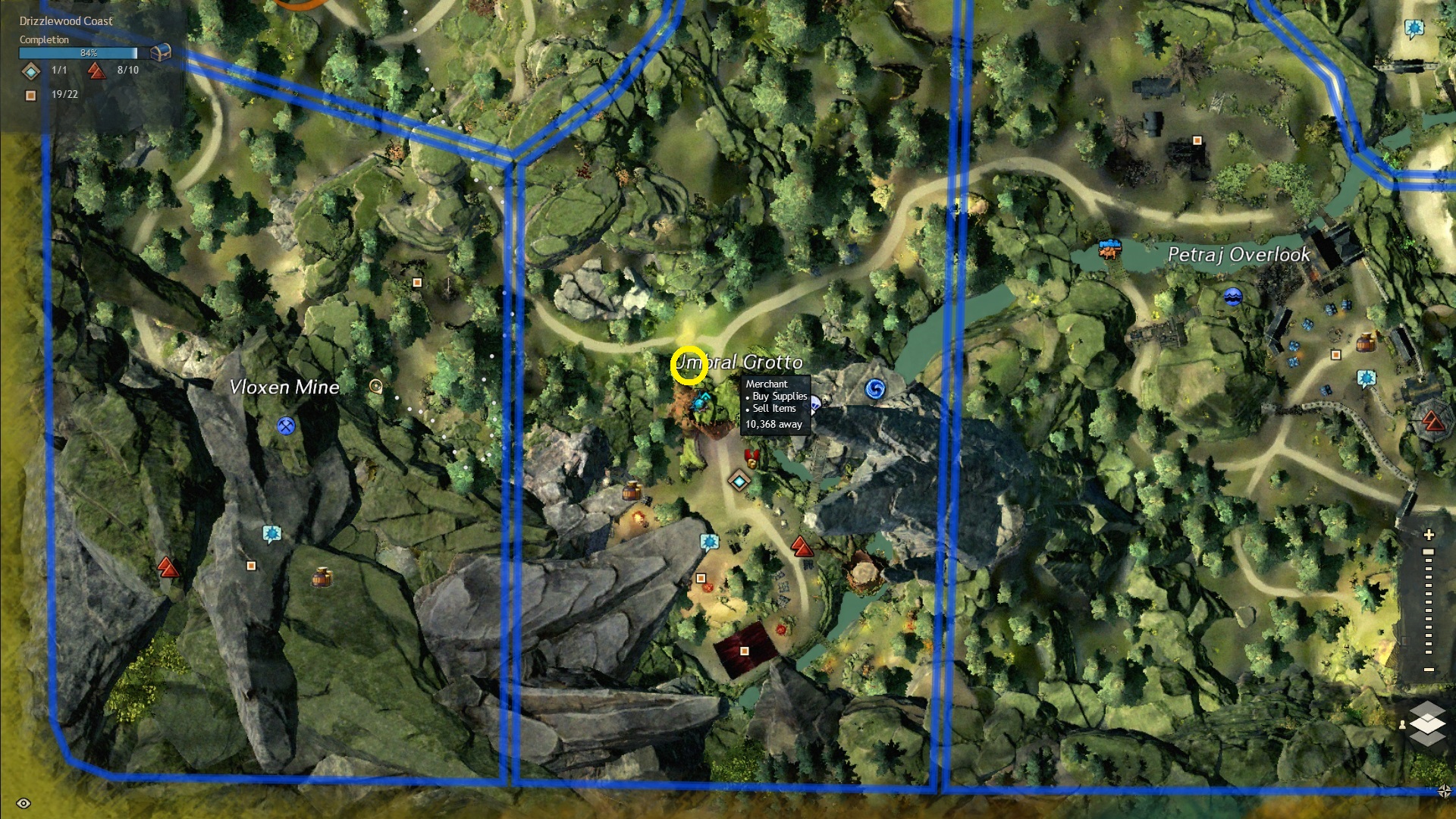Image resolution: width=1456 pixels, height=819 pixels.
Task: Select the red vista triangles beside Vloxen Mine
Action: [x=168, y=566]
